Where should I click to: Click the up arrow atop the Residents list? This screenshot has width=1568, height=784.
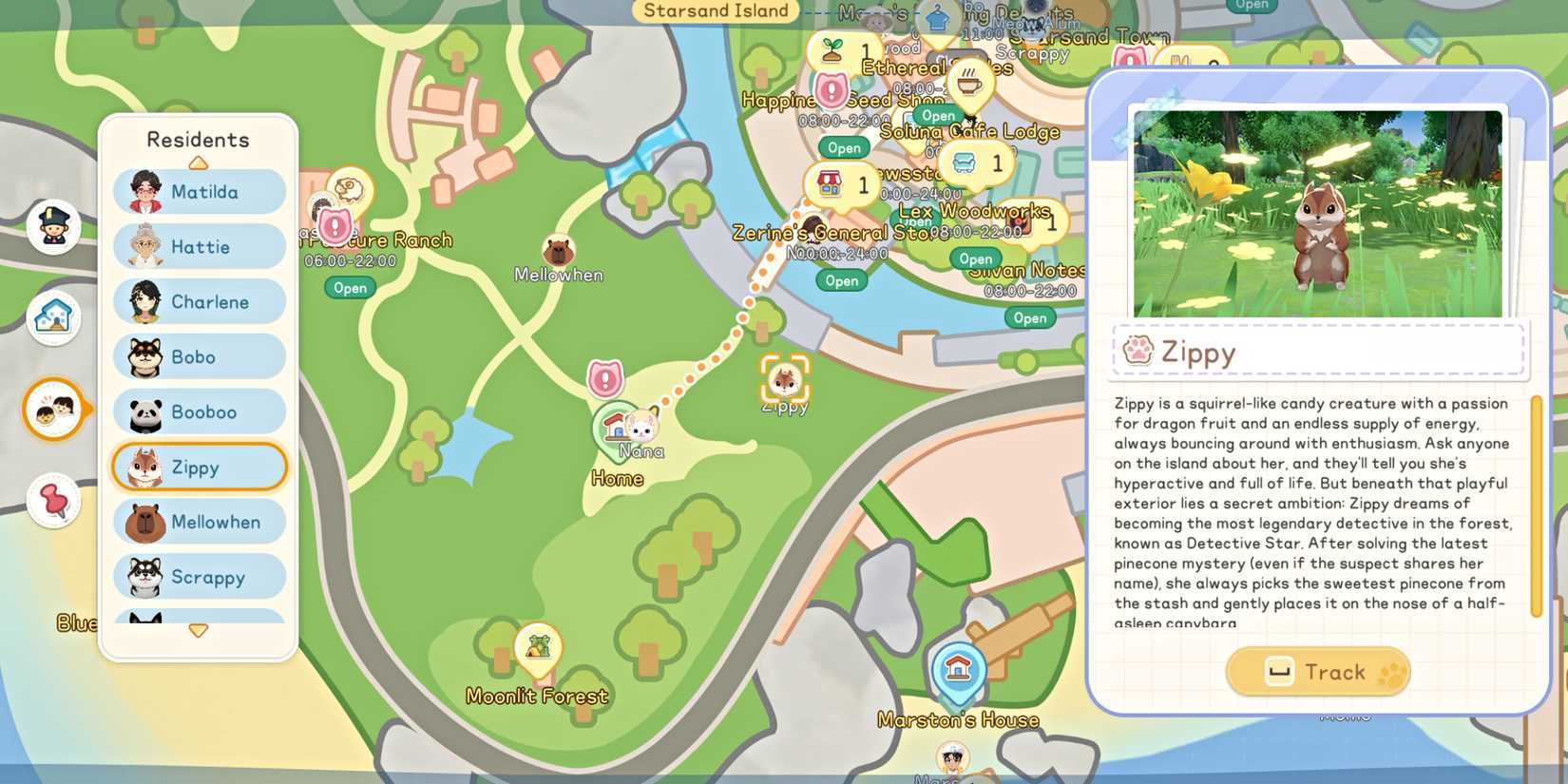(198, 162)
